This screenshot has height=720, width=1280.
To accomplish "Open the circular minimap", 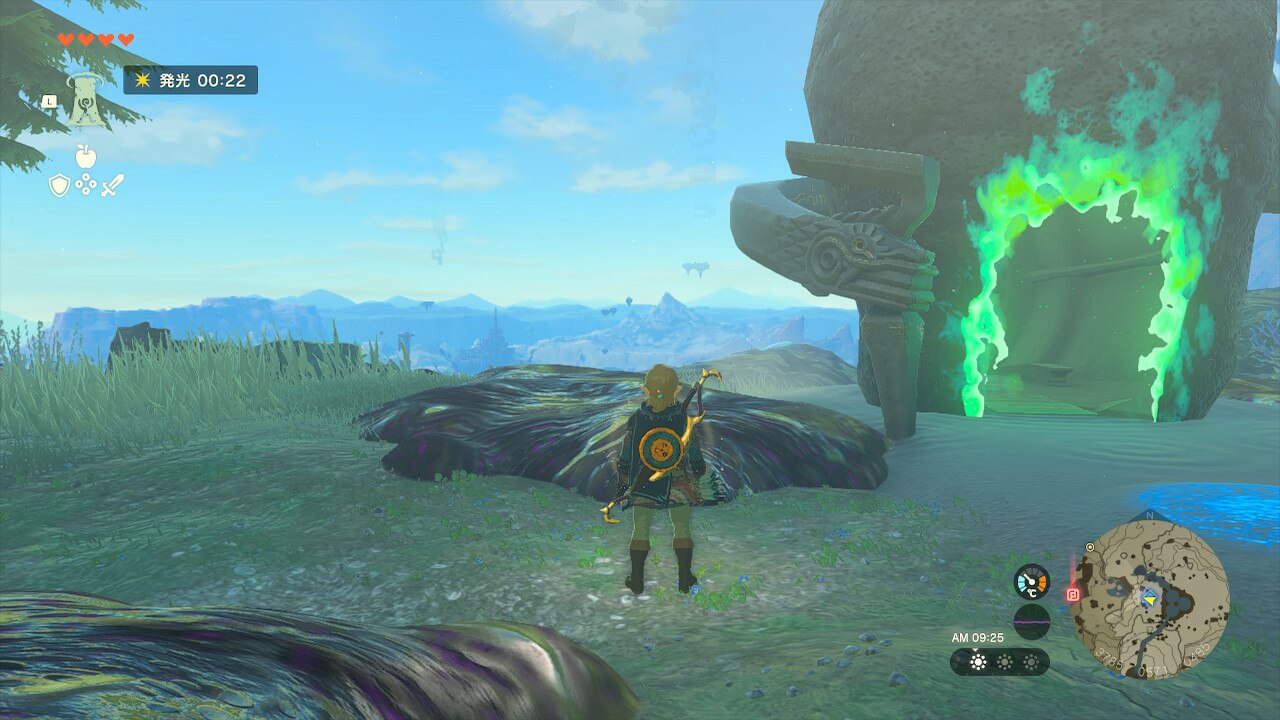I will pos(1150,598).
